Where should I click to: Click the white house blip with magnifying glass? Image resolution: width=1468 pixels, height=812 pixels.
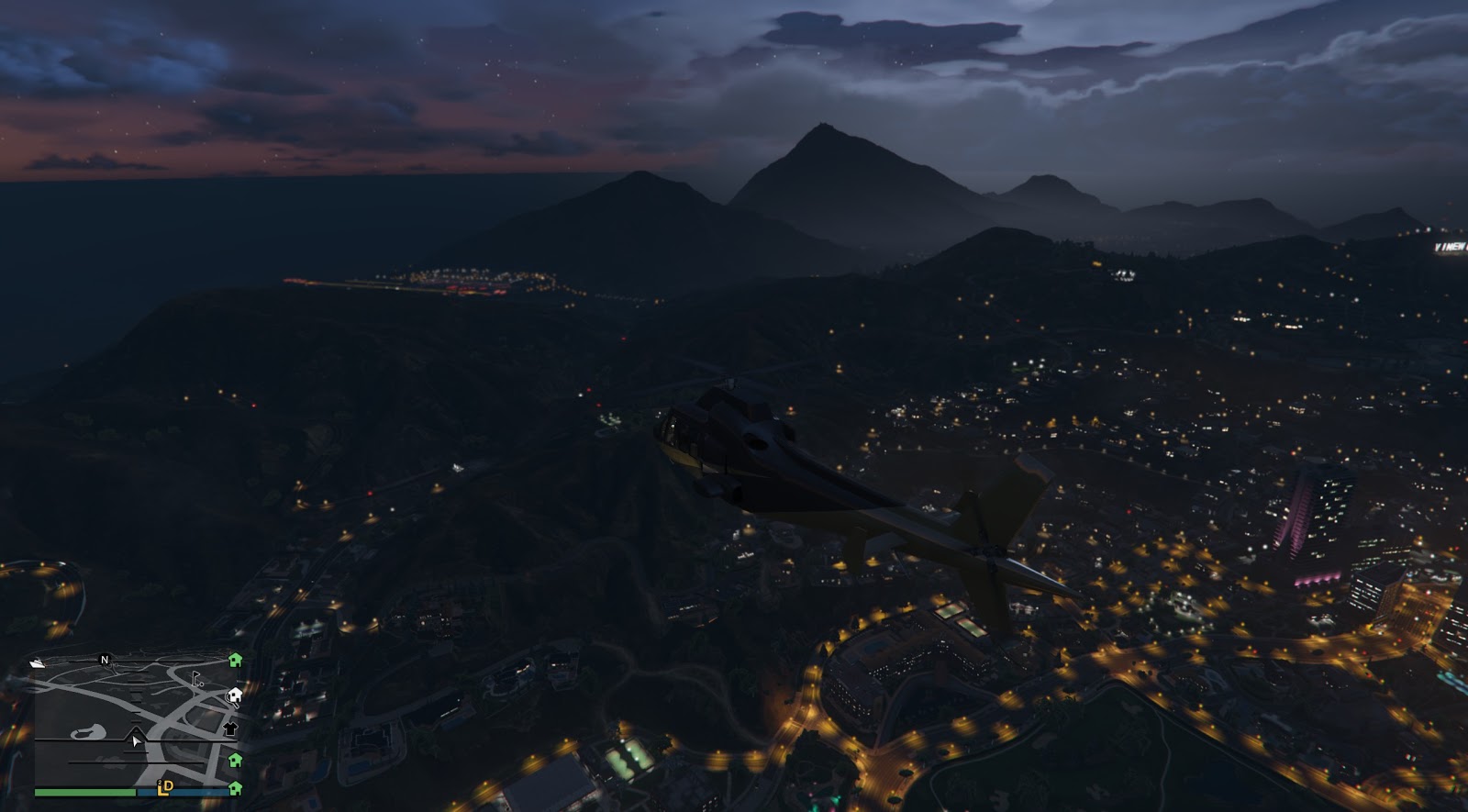tap(234, 696)
